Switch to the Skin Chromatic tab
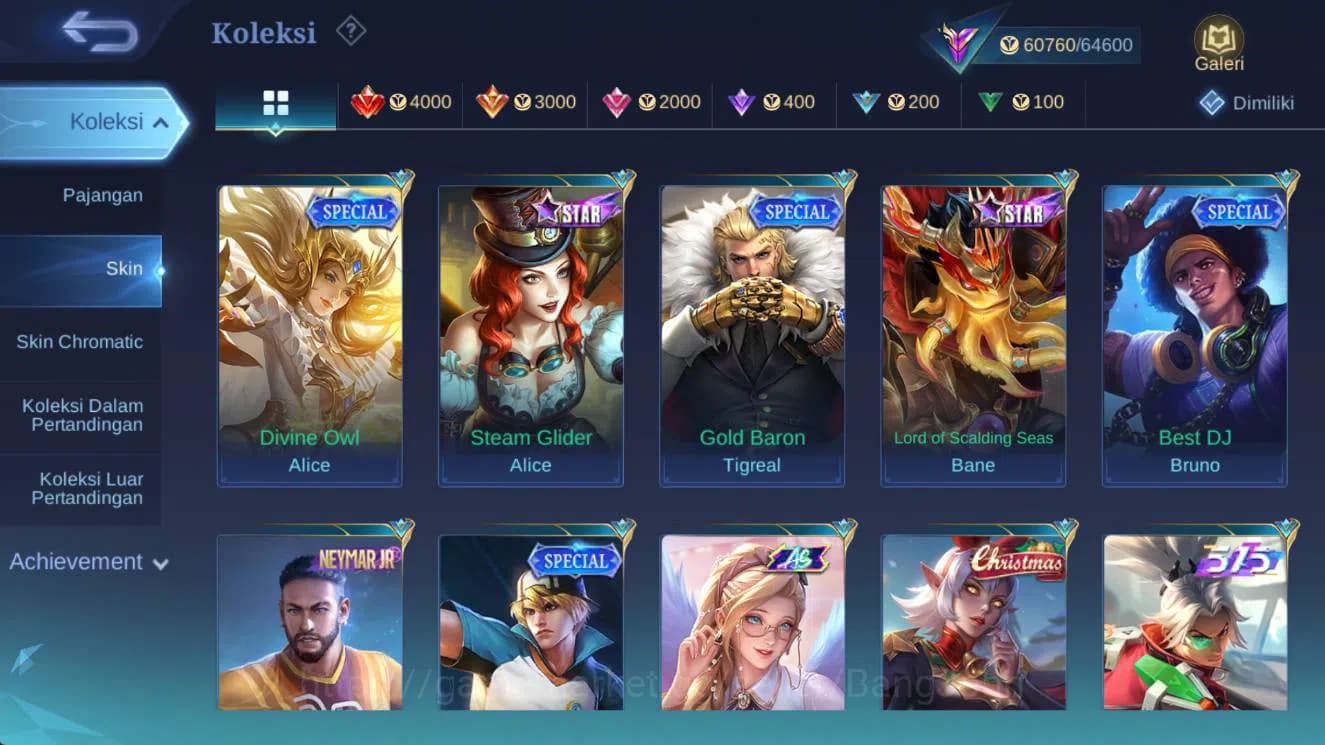This screenshot has height=745, width=1325. [82, 341]
